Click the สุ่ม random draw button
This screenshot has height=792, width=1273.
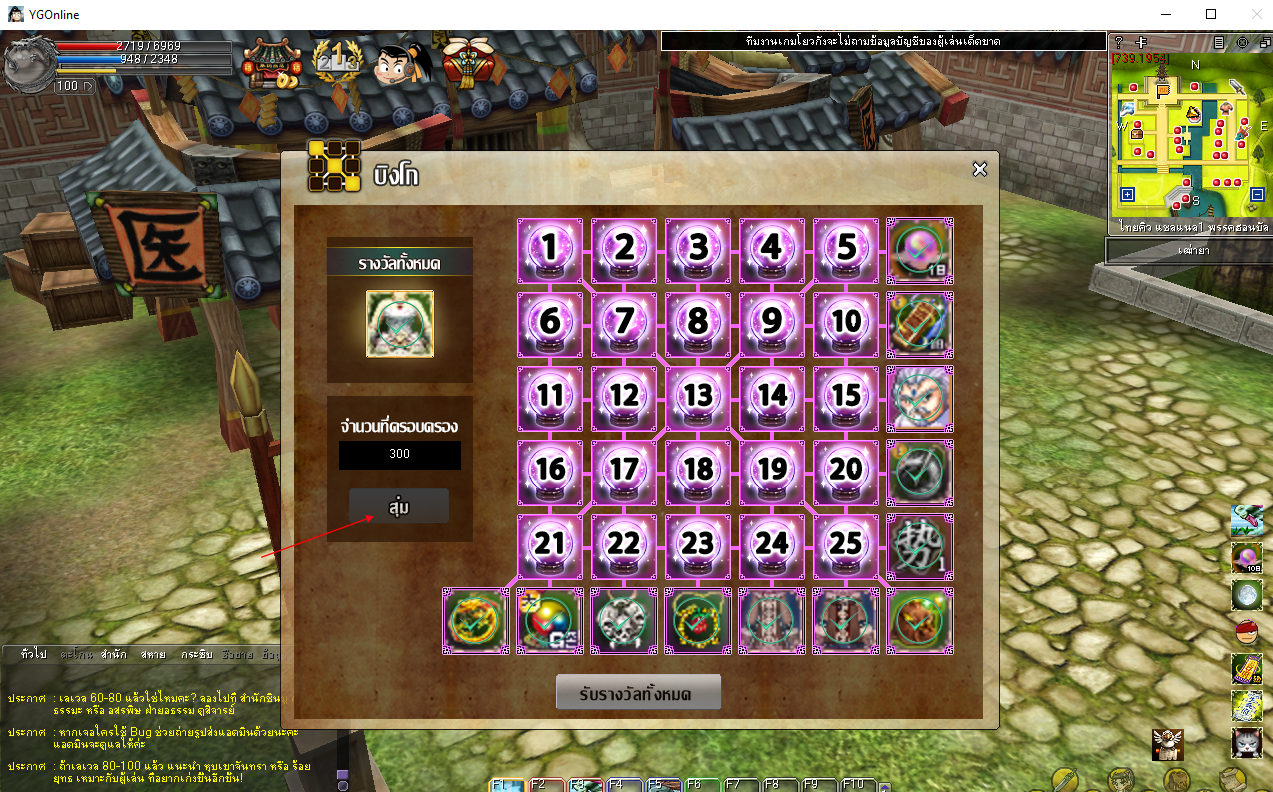pyautogui.click(x=399, y=506)
